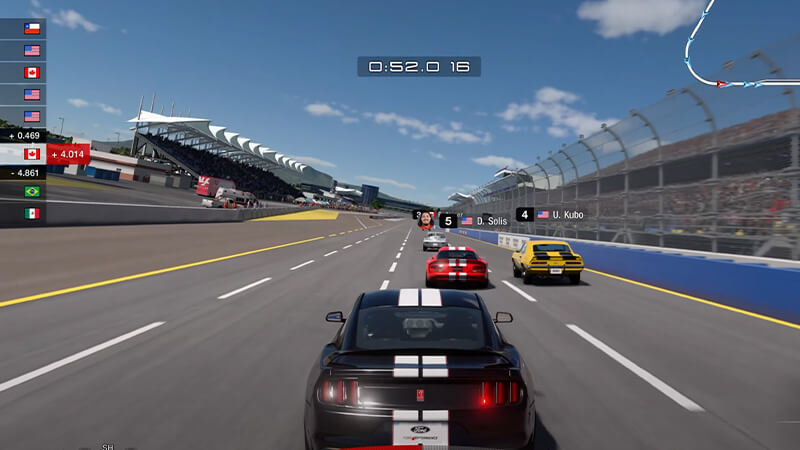Click the driver portrait avatar icon
This screenshot has height=450, width=800.
click(x=427, y=219)
